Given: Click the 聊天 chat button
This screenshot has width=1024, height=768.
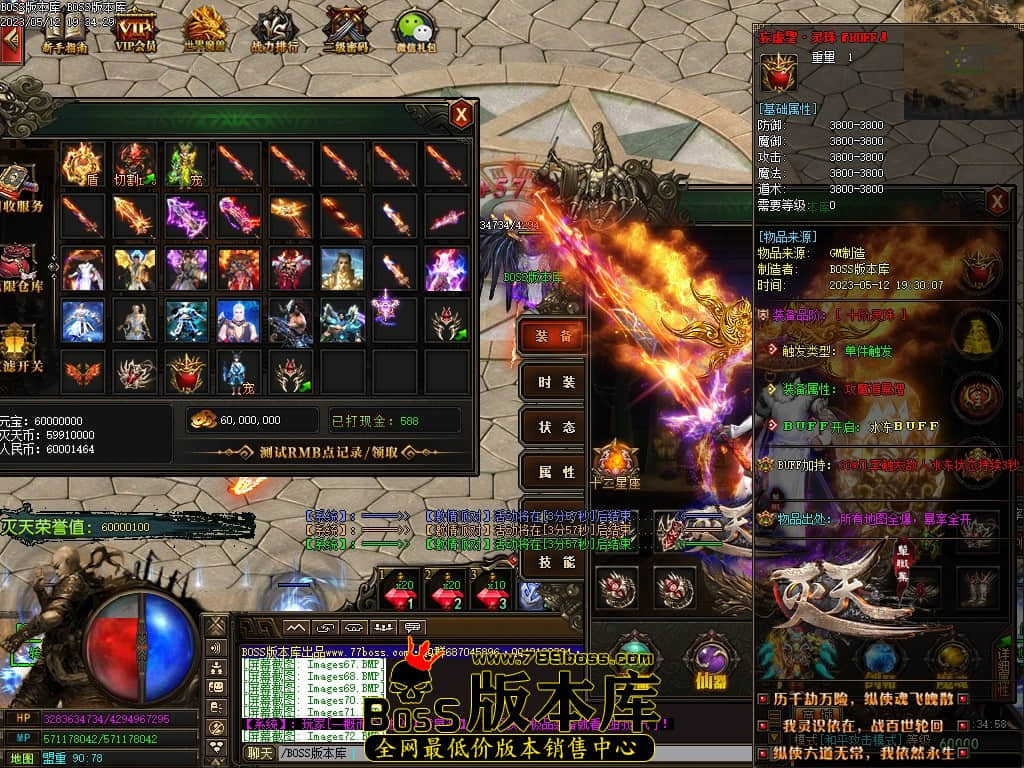Looking at the screenshot, I should (260, 753).
